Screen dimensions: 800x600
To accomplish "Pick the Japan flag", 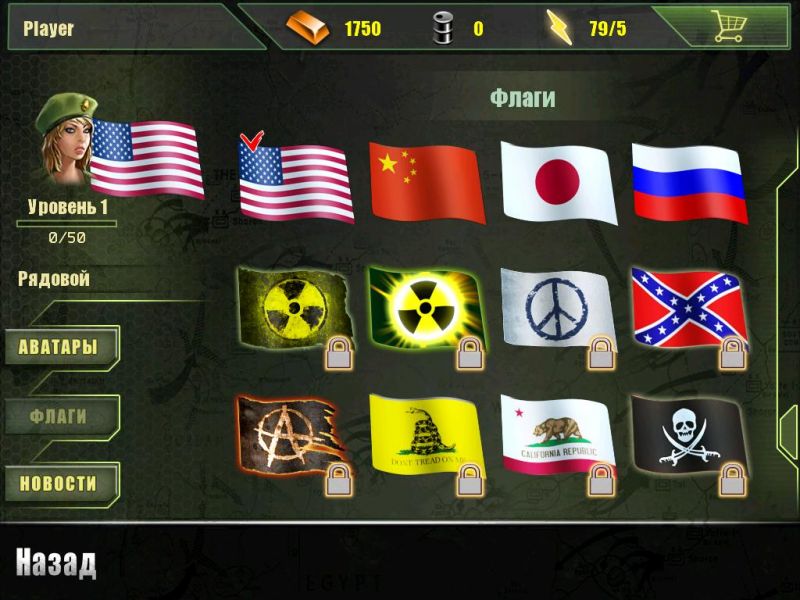I will pos(557,182).
